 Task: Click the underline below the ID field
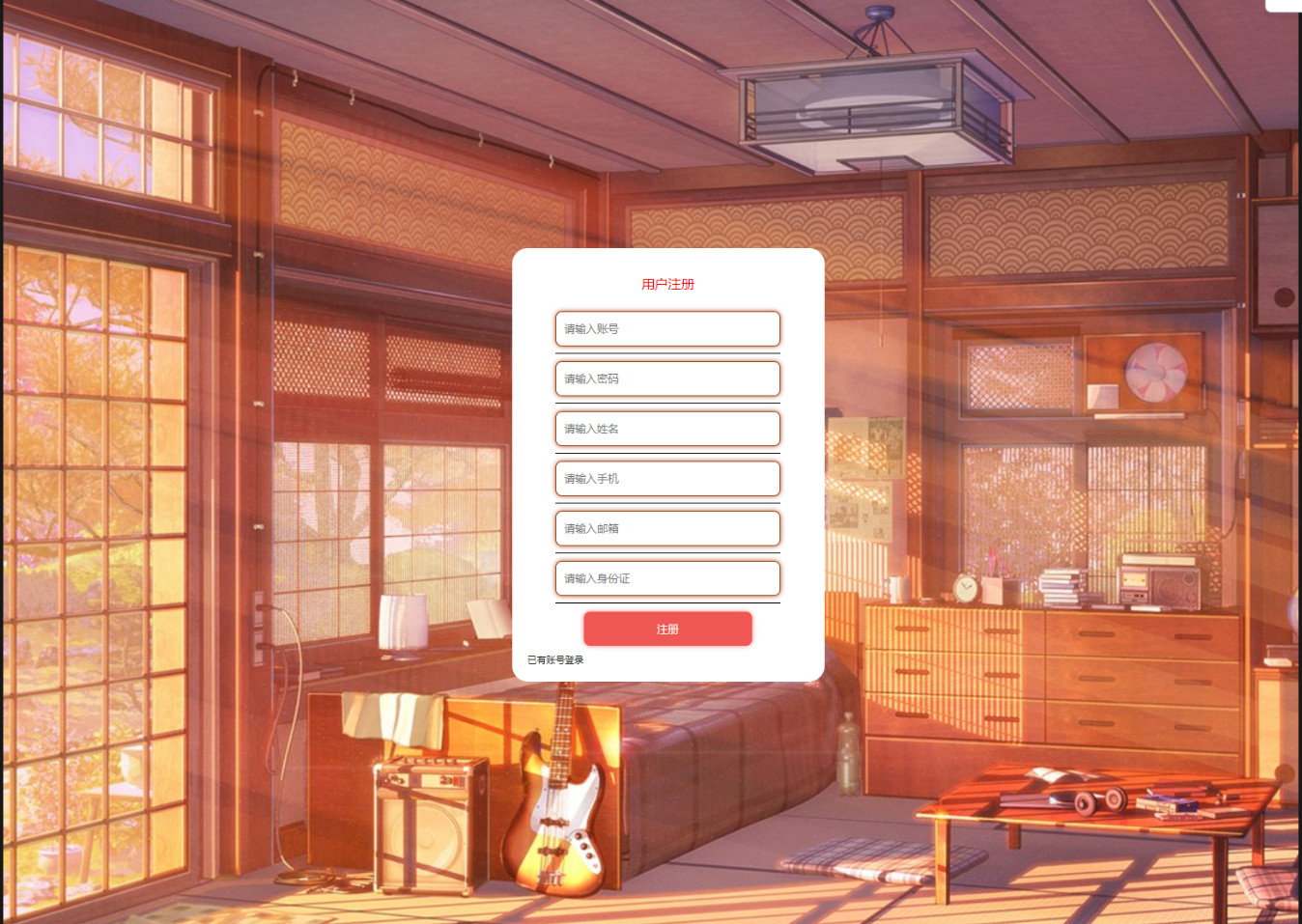point(667,604)
